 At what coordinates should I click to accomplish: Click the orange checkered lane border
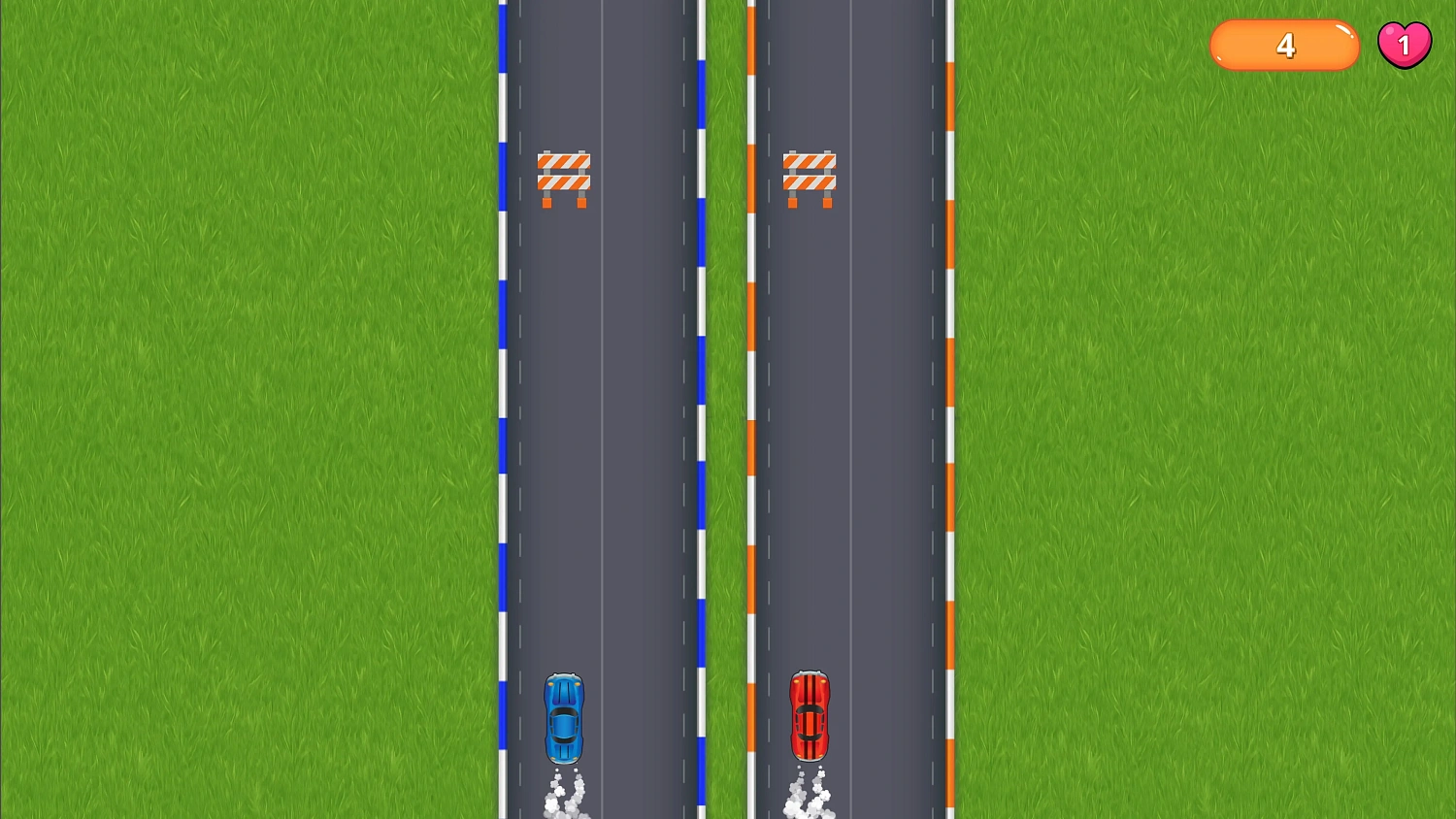[x=949, y=388]
